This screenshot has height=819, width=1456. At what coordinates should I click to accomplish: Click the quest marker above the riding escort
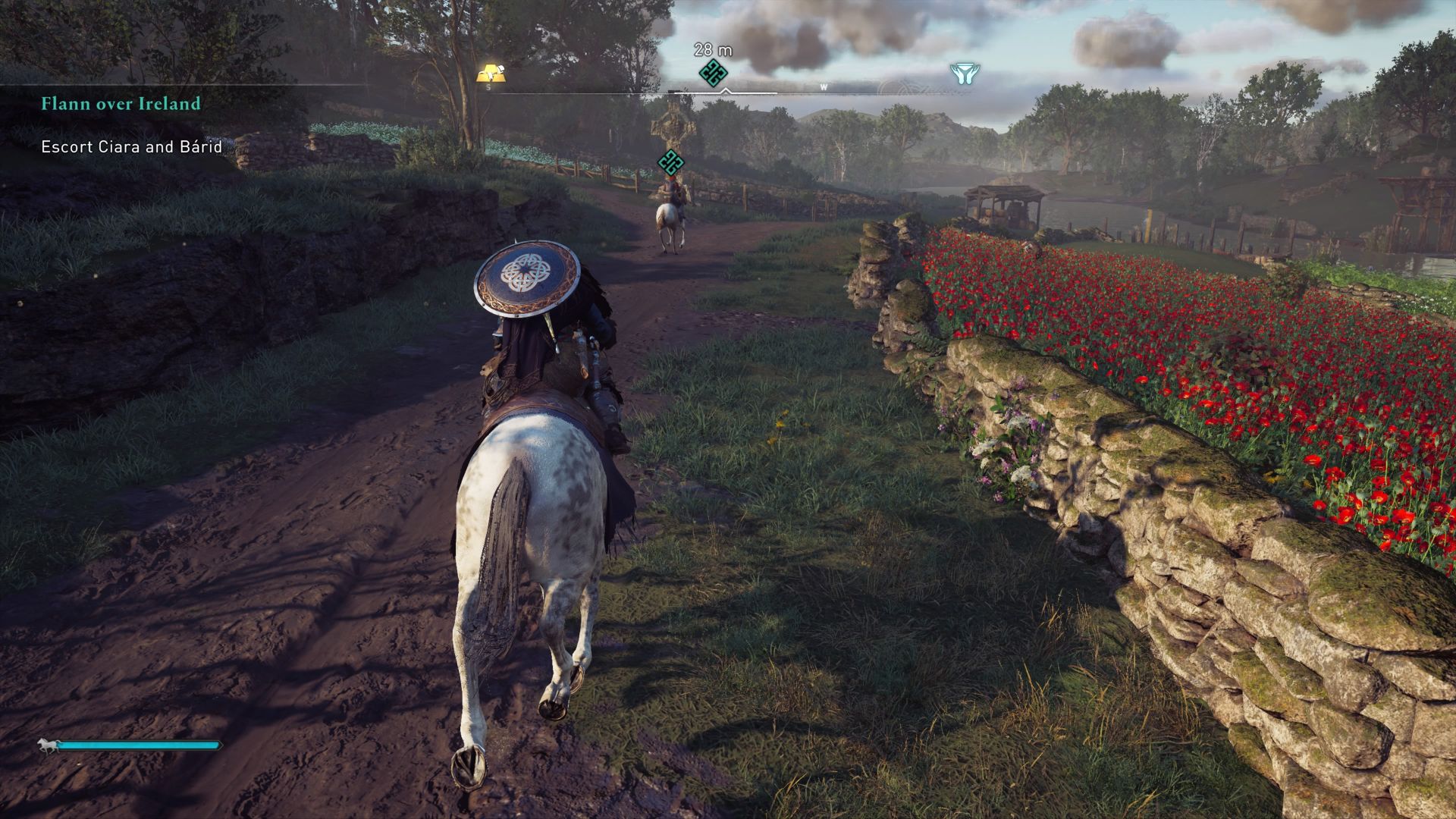pos(673,162)
